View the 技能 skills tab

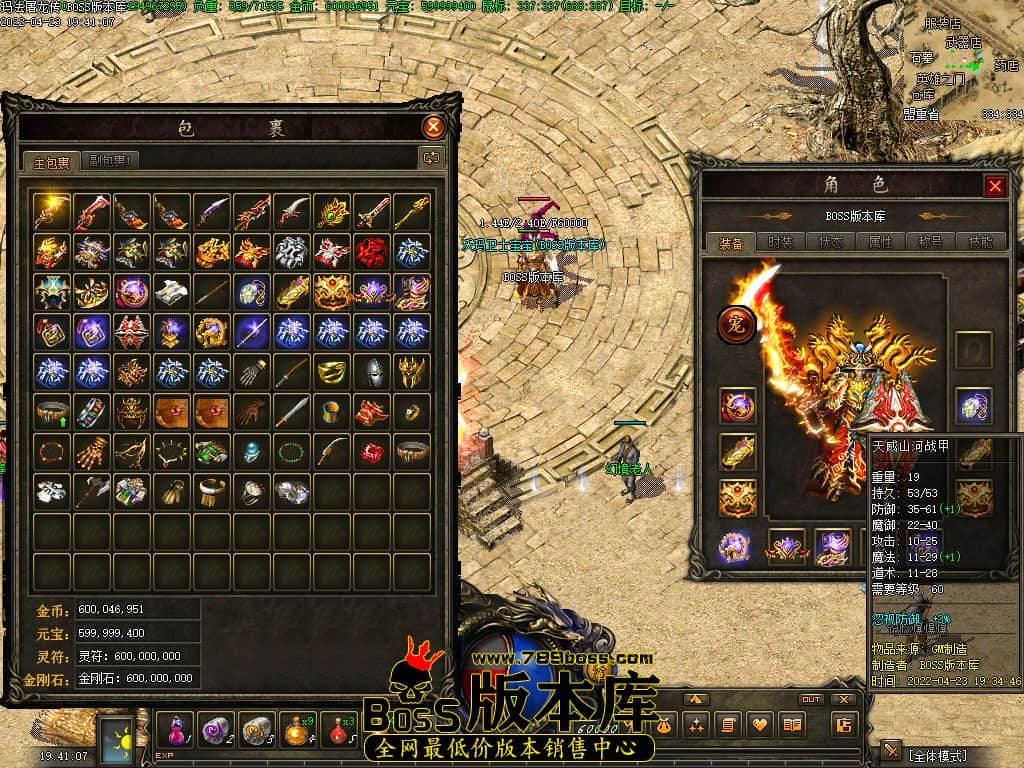(x=979, y=242)
